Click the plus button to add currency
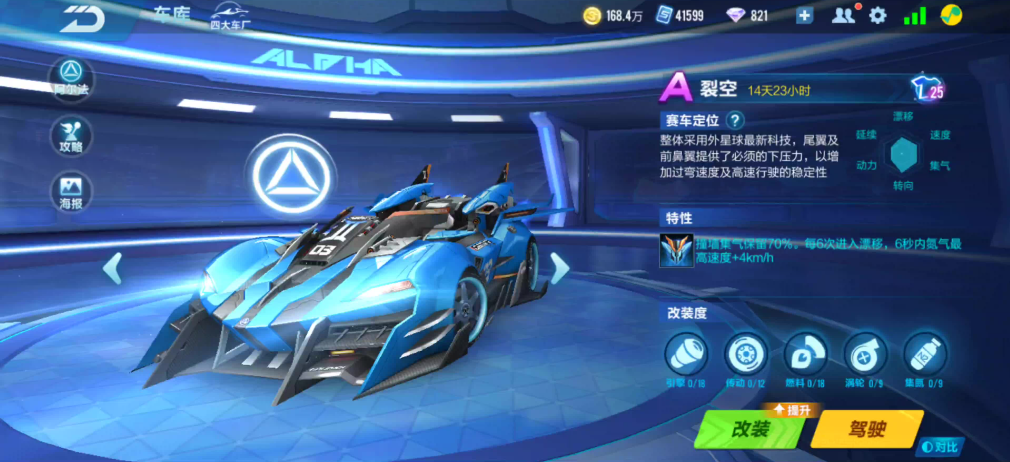Screen dimensions: 1010x462 pyautogui.click(x=805, y=15)
